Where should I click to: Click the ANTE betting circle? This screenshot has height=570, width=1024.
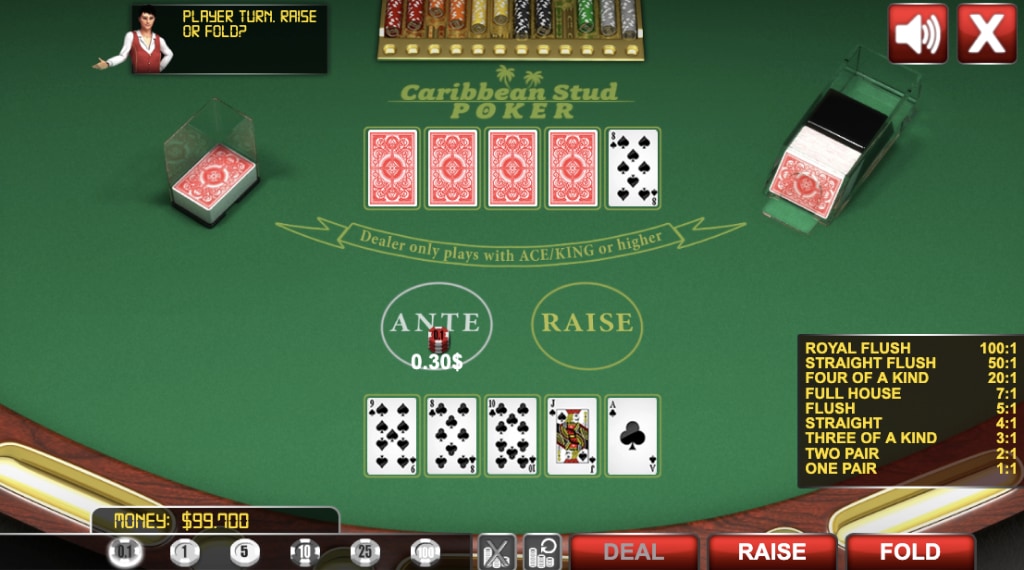click(436, 323)
